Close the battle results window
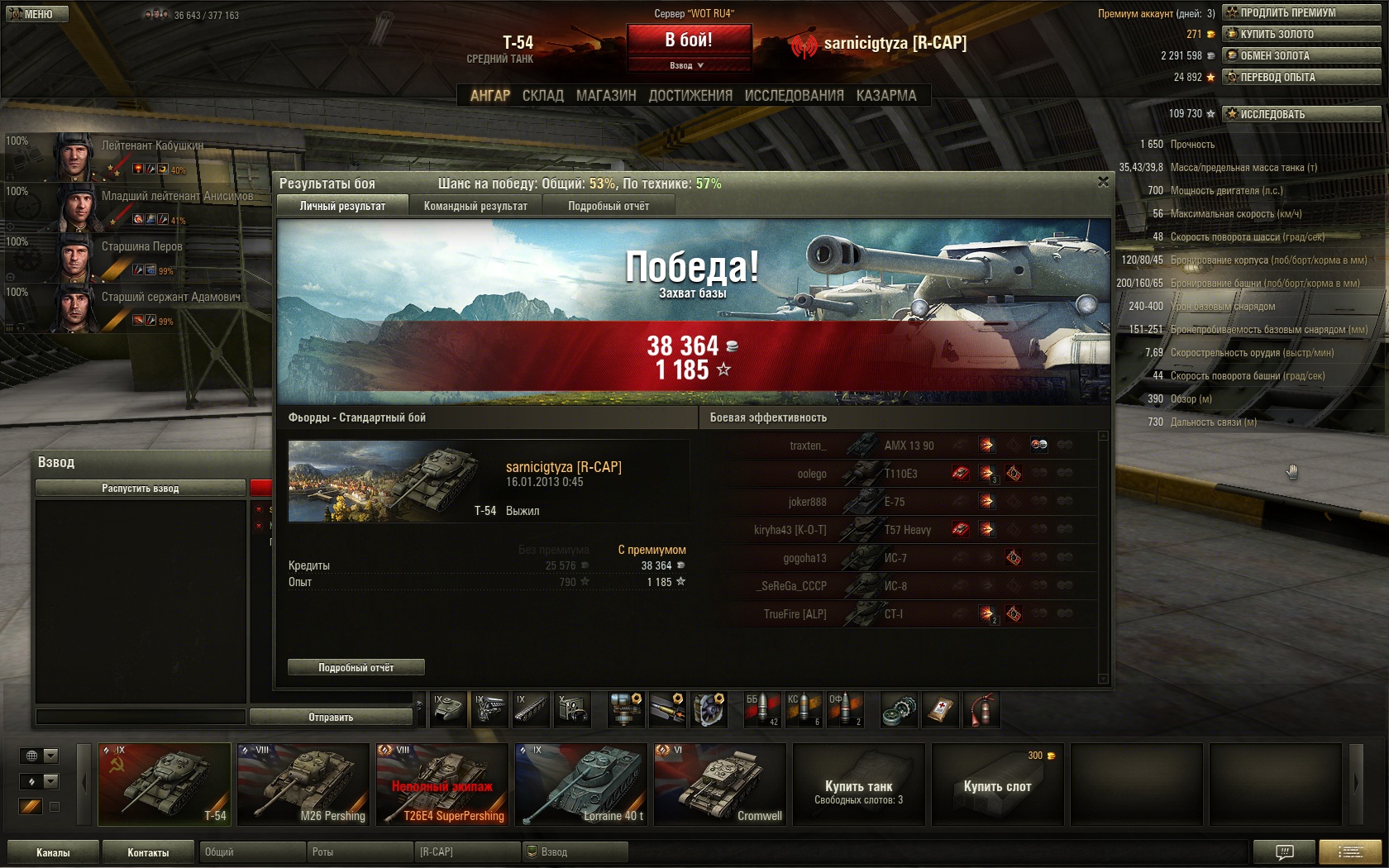1389x868 pixels. pyautogui.click(x=1103, y=182)
